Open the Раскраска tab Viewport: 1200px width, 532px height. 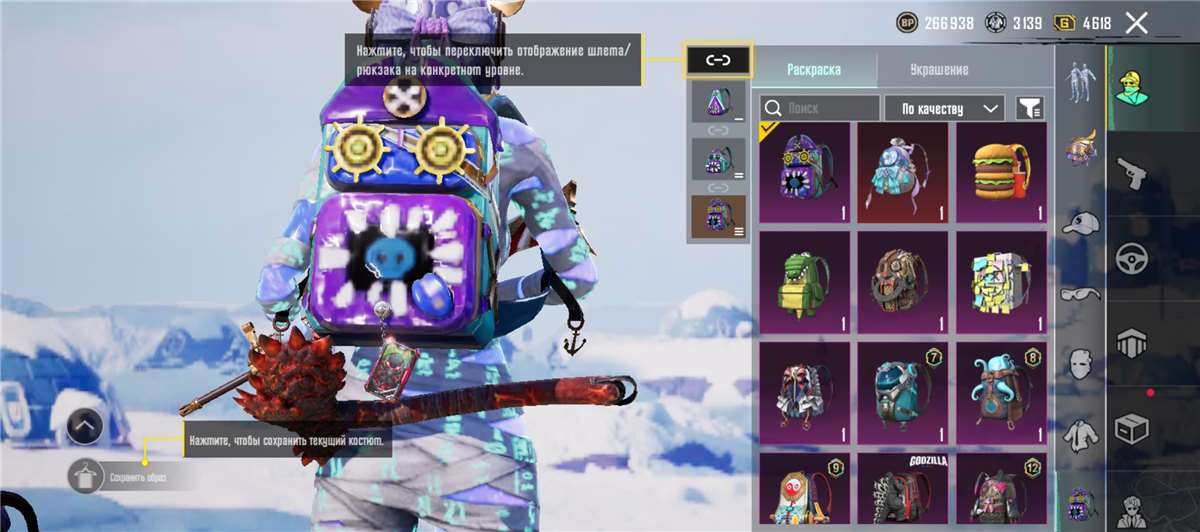pyautogui.click(x=813, y=70)
